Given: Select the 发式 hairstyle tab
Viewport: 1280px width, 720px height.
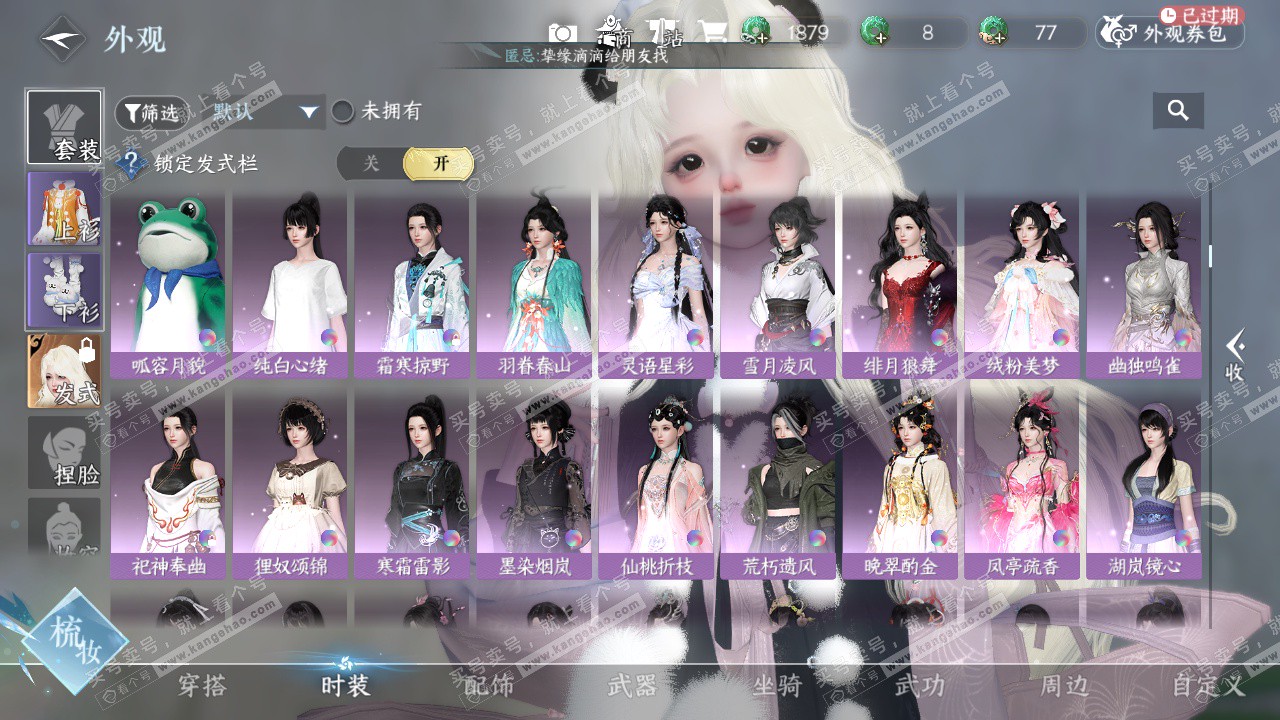Looking at the screenshot, I should 65,370.
